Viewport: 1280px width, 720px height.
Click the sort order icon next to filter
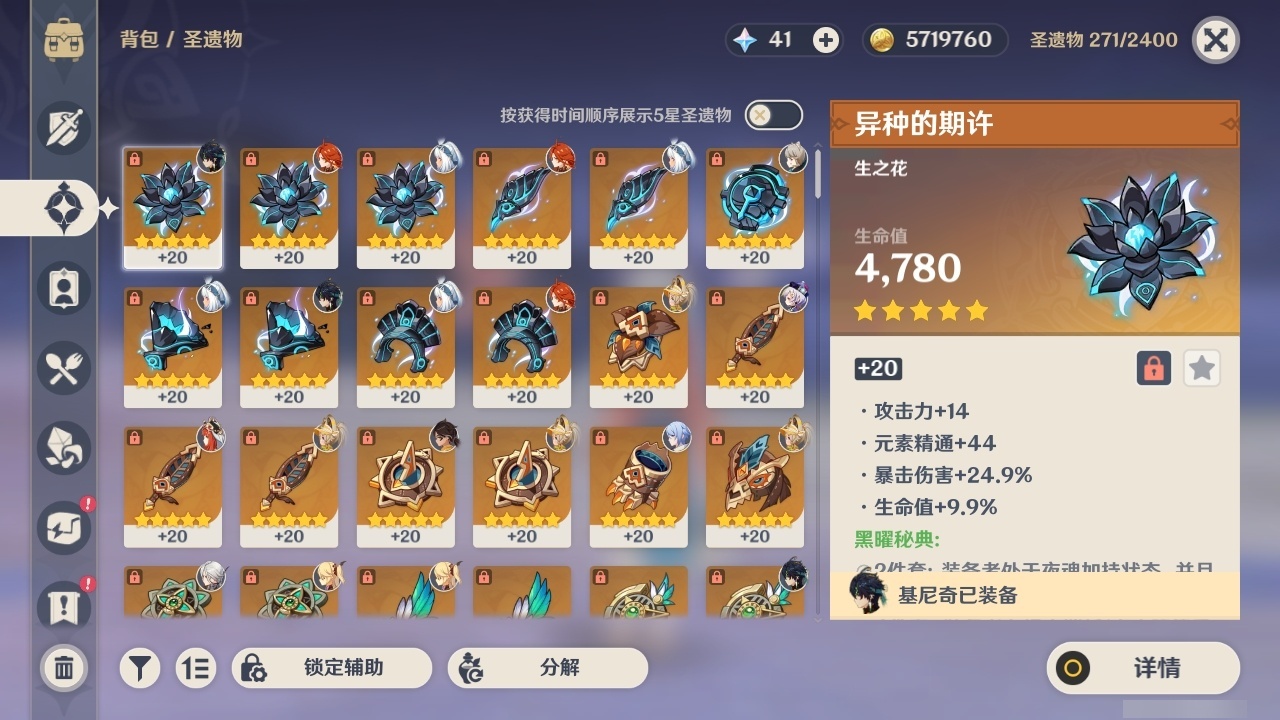[196, 667]
